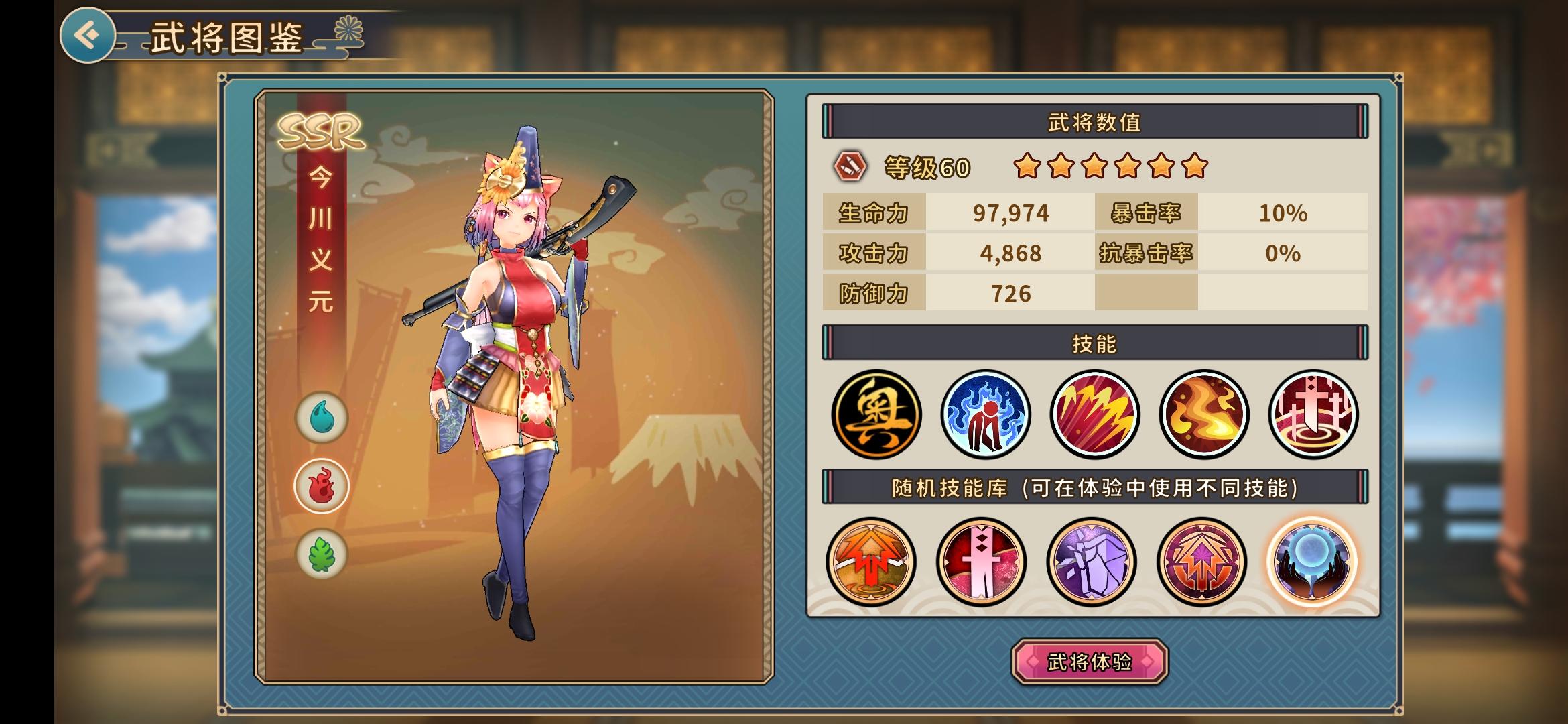The image size is (1568, 724).
Task: Open the orange fire swirl skill
Action: 1203,414
